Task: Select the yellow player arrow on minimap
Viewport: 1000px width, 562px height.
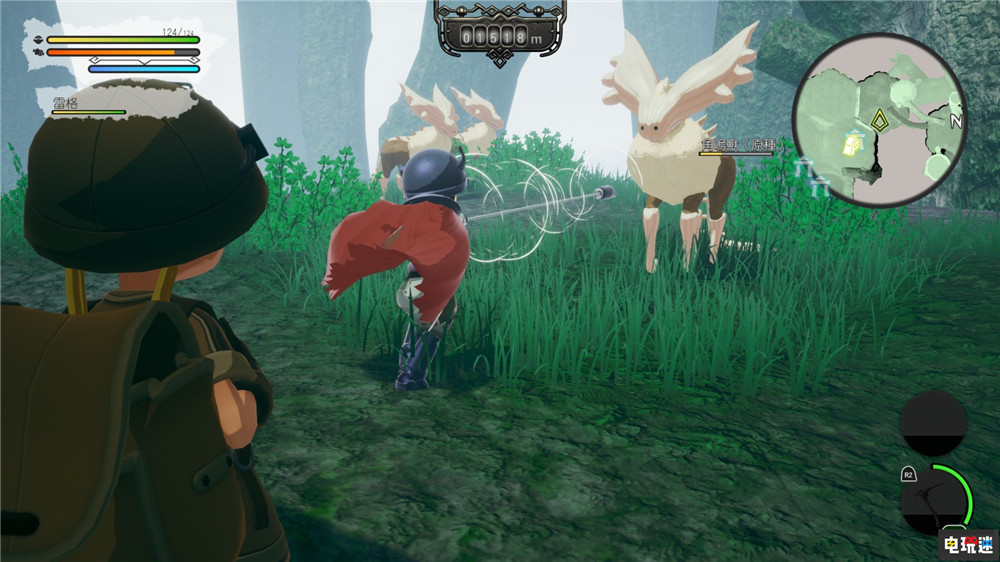Action: coord(879,122)
